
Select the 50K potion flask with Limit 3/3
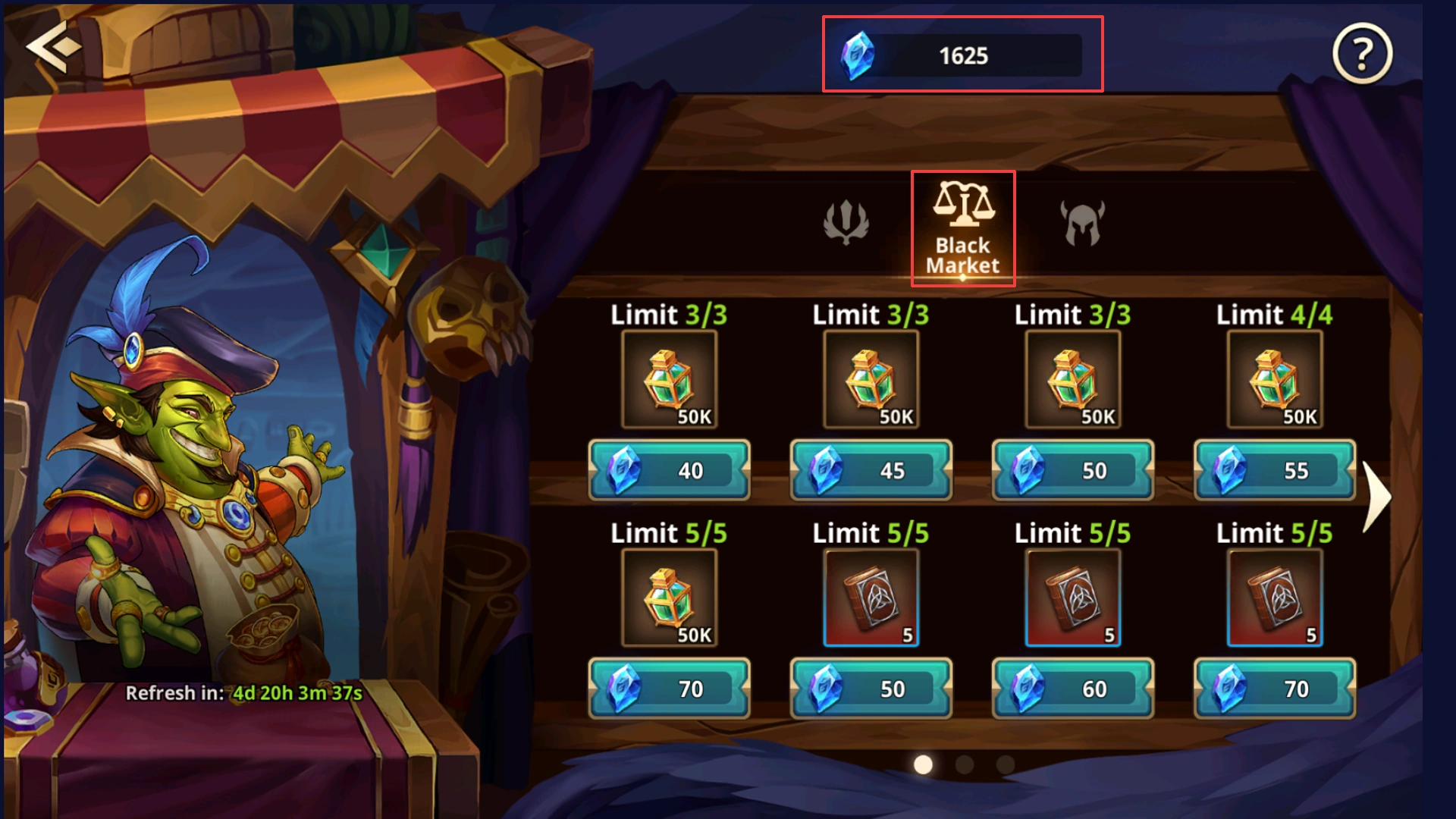[x=669, y=379]
